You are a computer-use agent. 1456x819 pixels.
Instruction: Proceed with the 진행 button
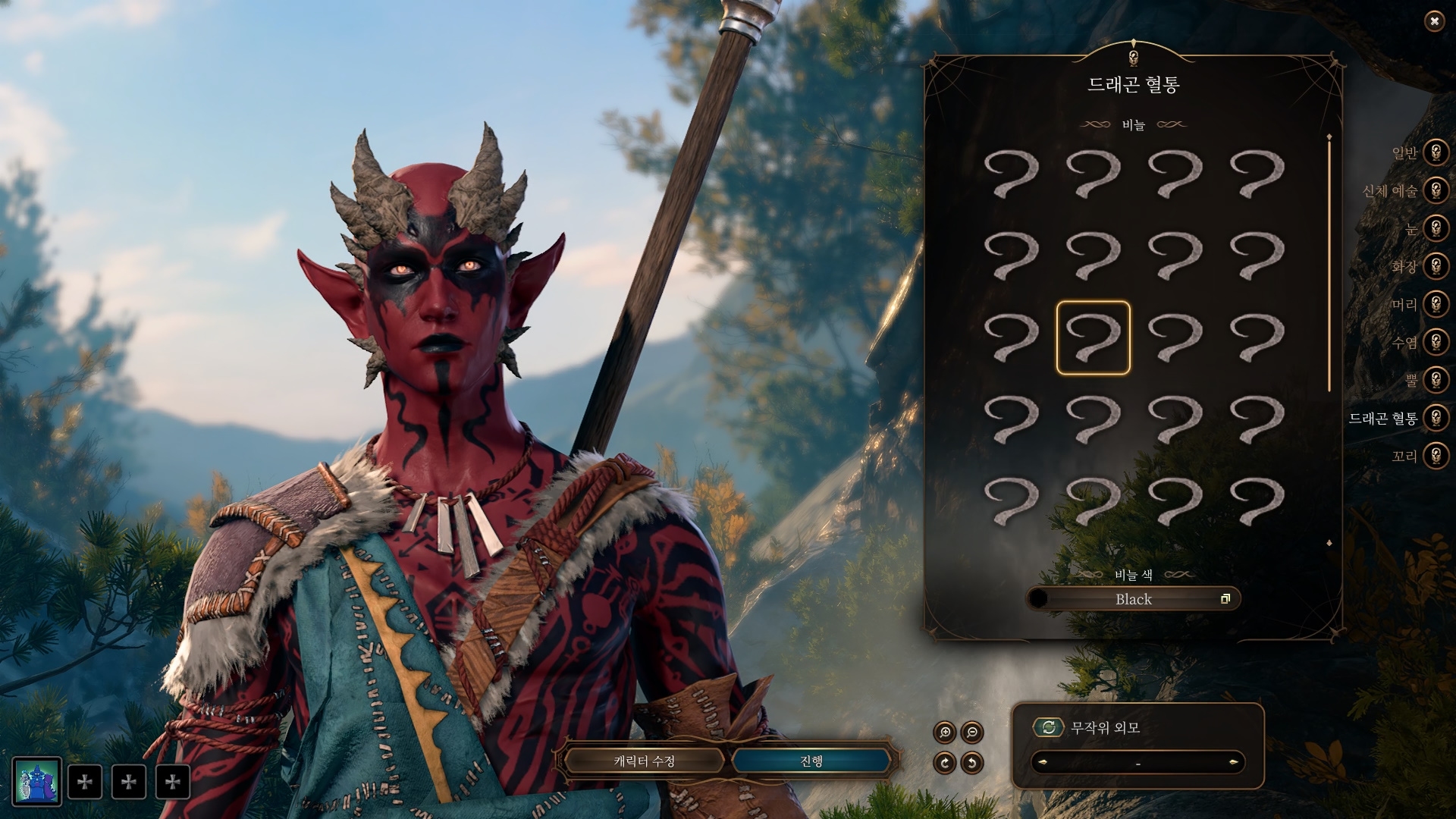click(811, 761)
